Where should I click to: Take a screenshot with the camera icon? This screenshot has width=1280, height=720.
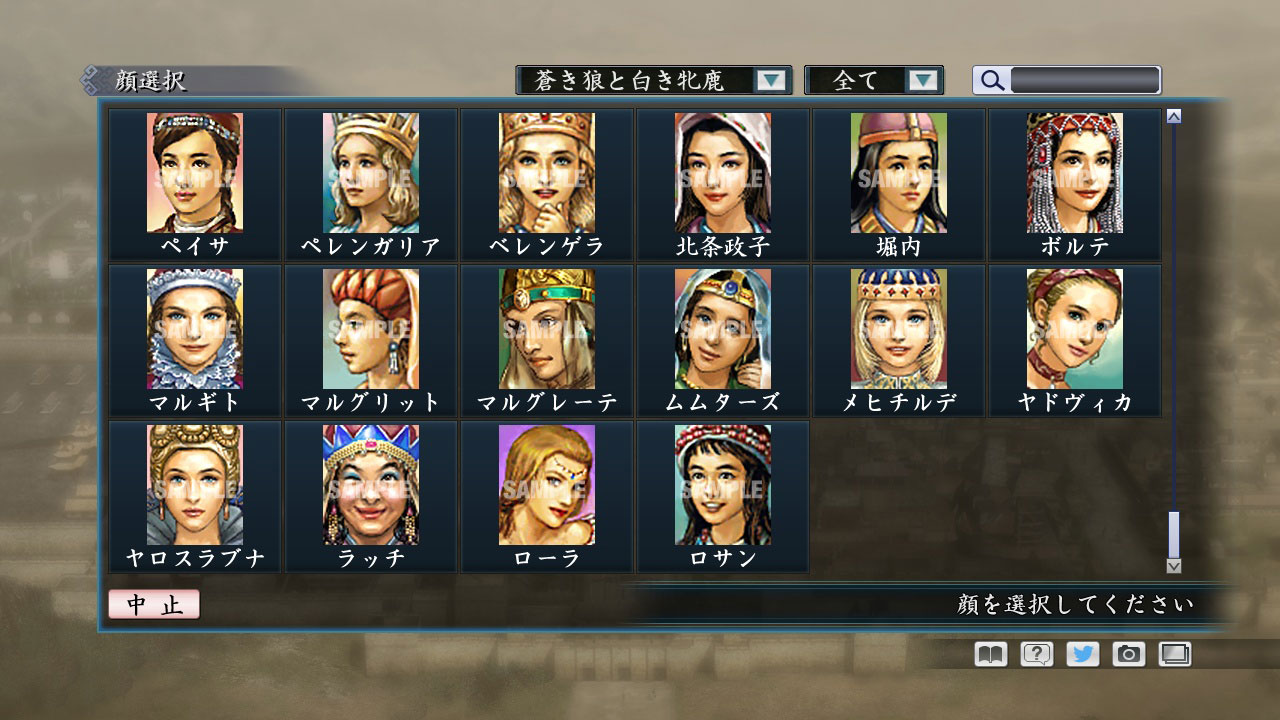pos(1128,653)
